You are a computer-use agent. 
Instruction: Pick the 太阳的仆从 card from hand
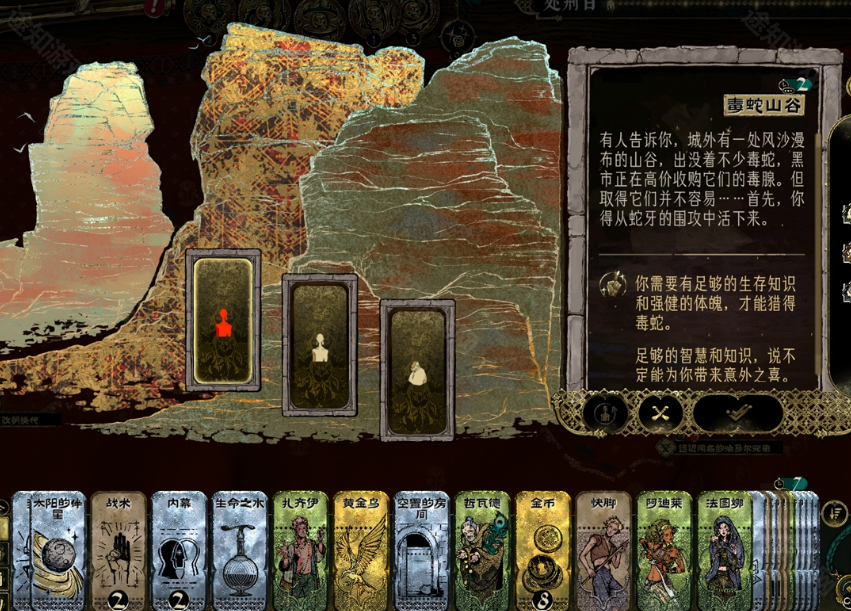[49, 550]
